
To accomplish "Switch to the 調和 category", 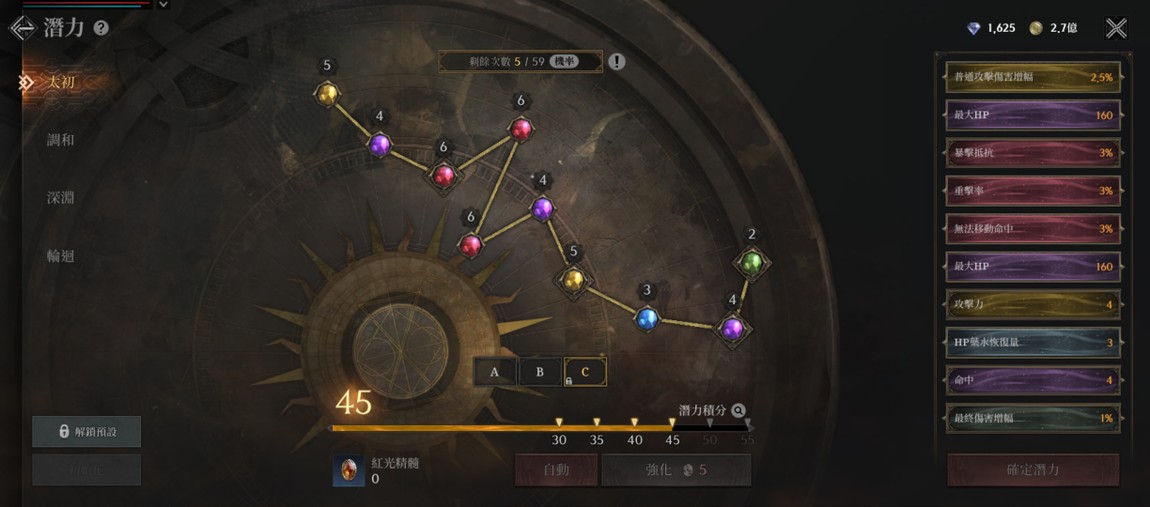I will pyautogui.click(x=60, y=140).
